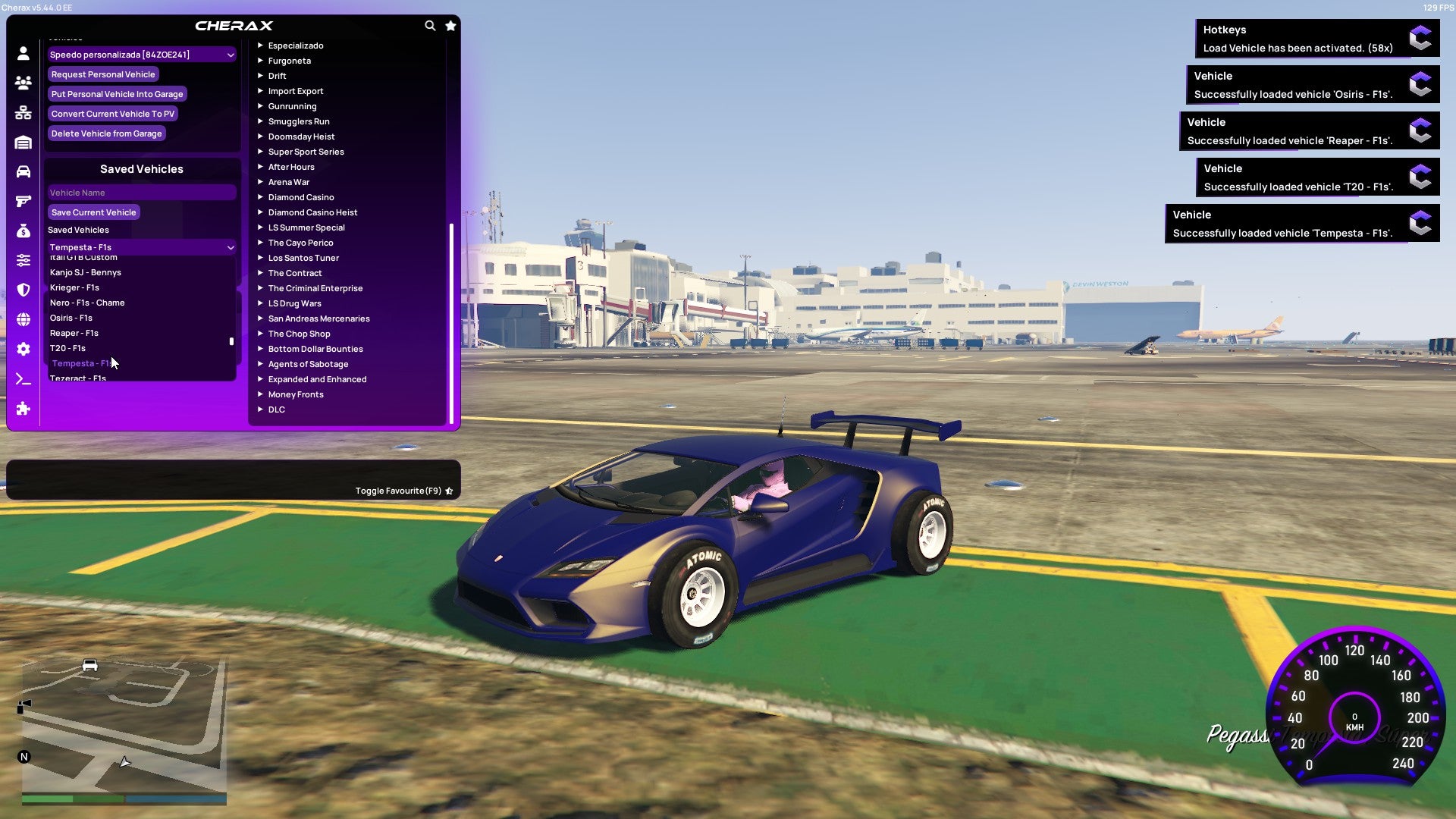Open the Session/Network sidebar icon

tap(23, 112)
